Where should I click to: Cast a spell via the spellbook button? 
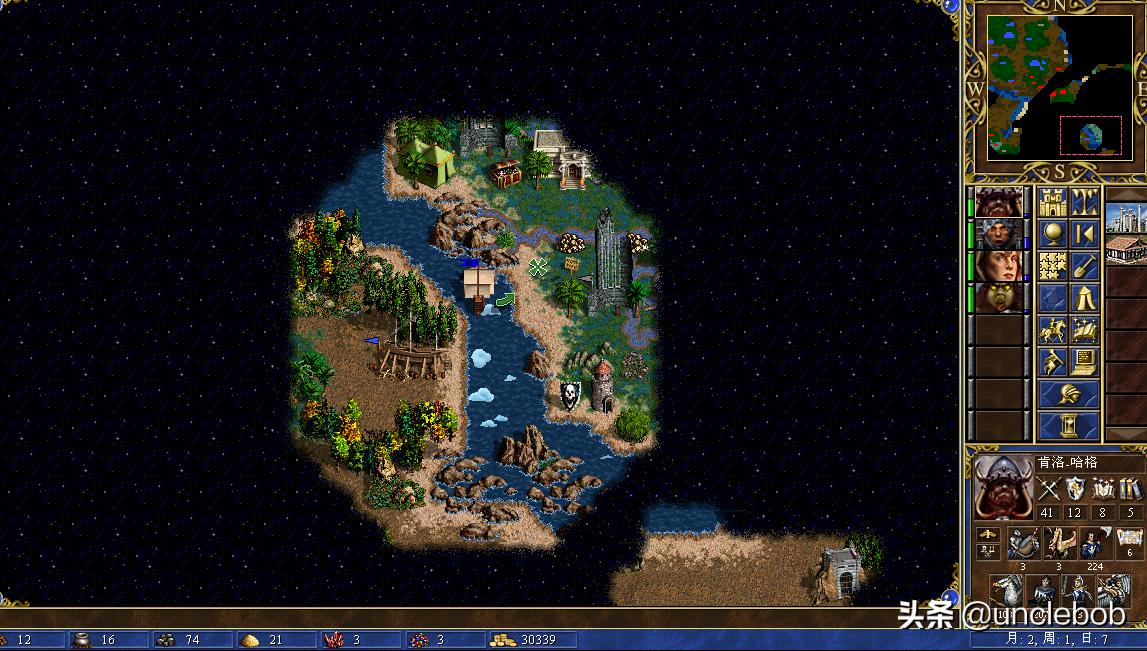1085,330
